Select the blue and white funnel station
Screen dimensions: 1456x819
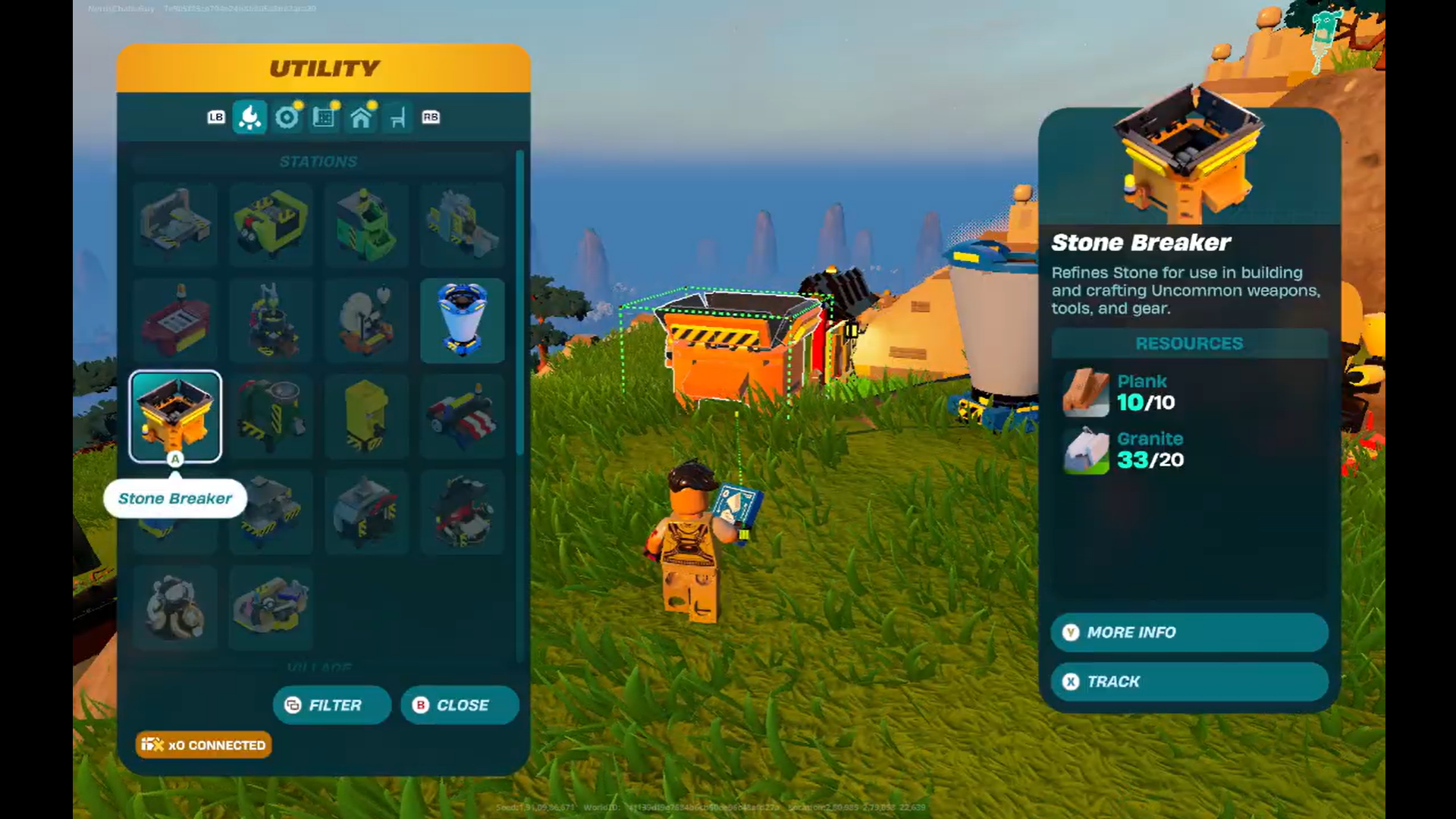[x=462, y=320]
